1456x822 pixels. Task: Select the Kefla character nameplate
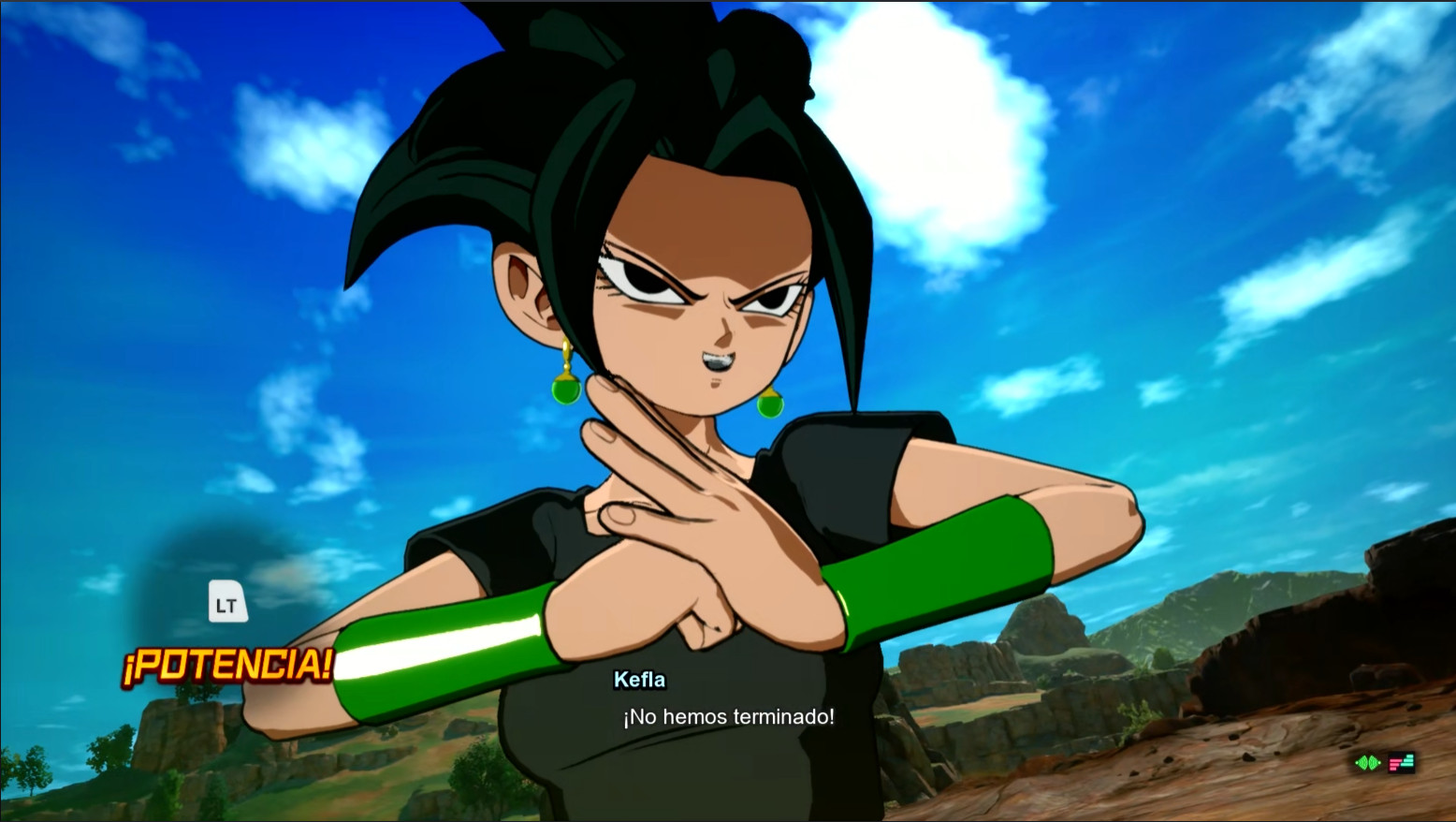click(639, 680)
